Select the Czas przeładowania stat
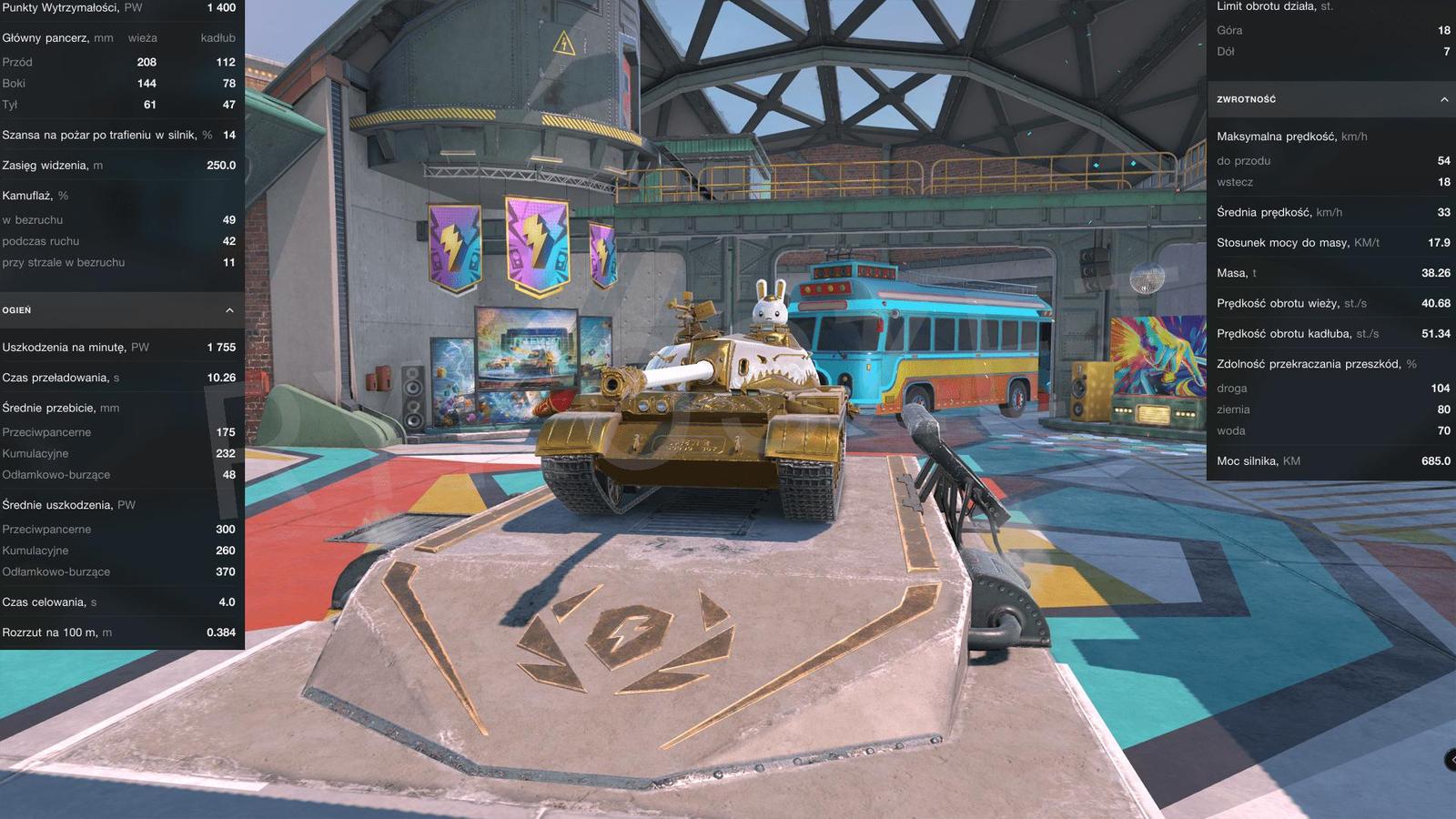 118,377
